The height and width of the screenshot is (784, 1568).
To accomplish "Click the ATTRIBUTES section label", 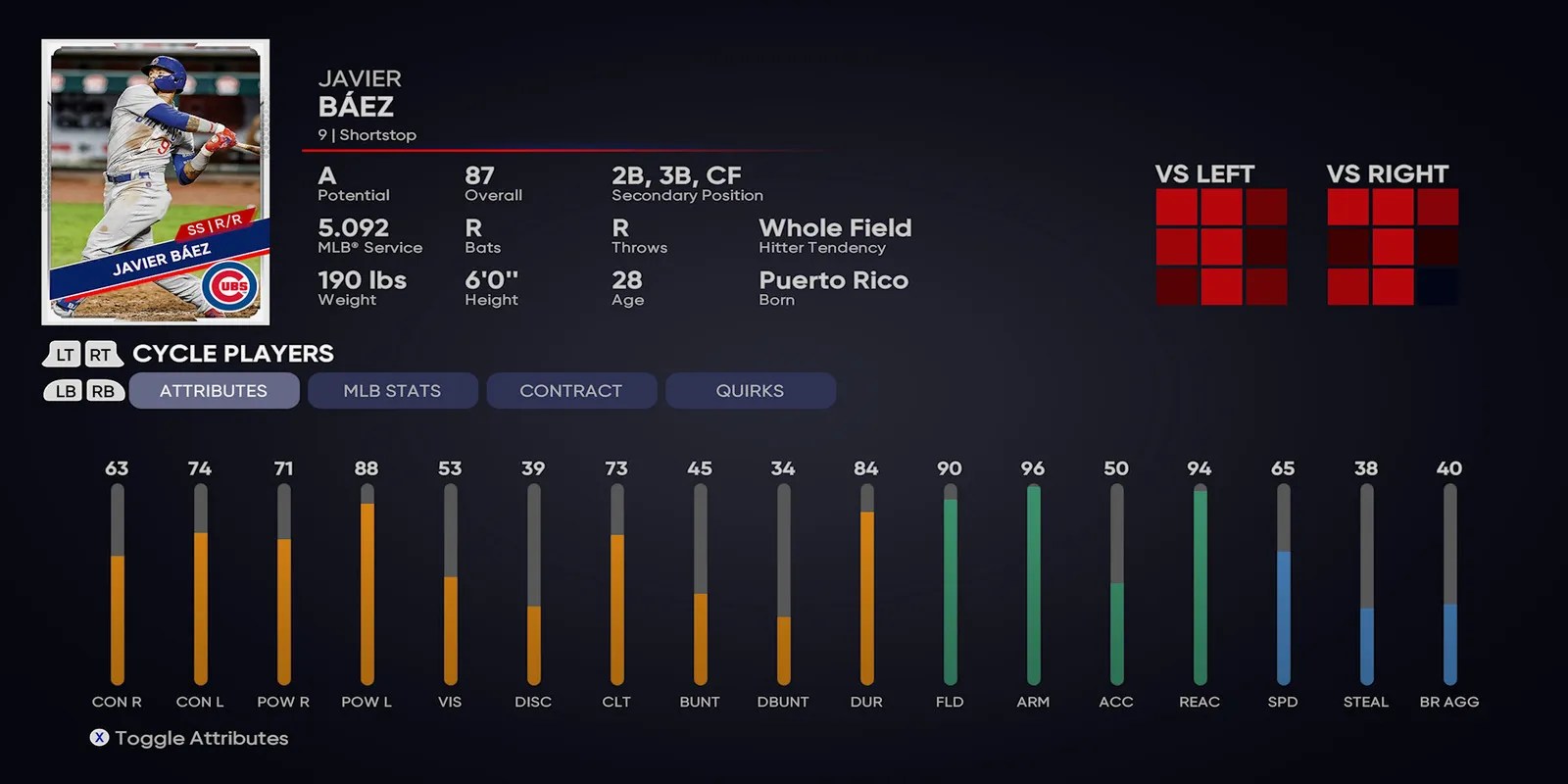I will pos(214,390).
